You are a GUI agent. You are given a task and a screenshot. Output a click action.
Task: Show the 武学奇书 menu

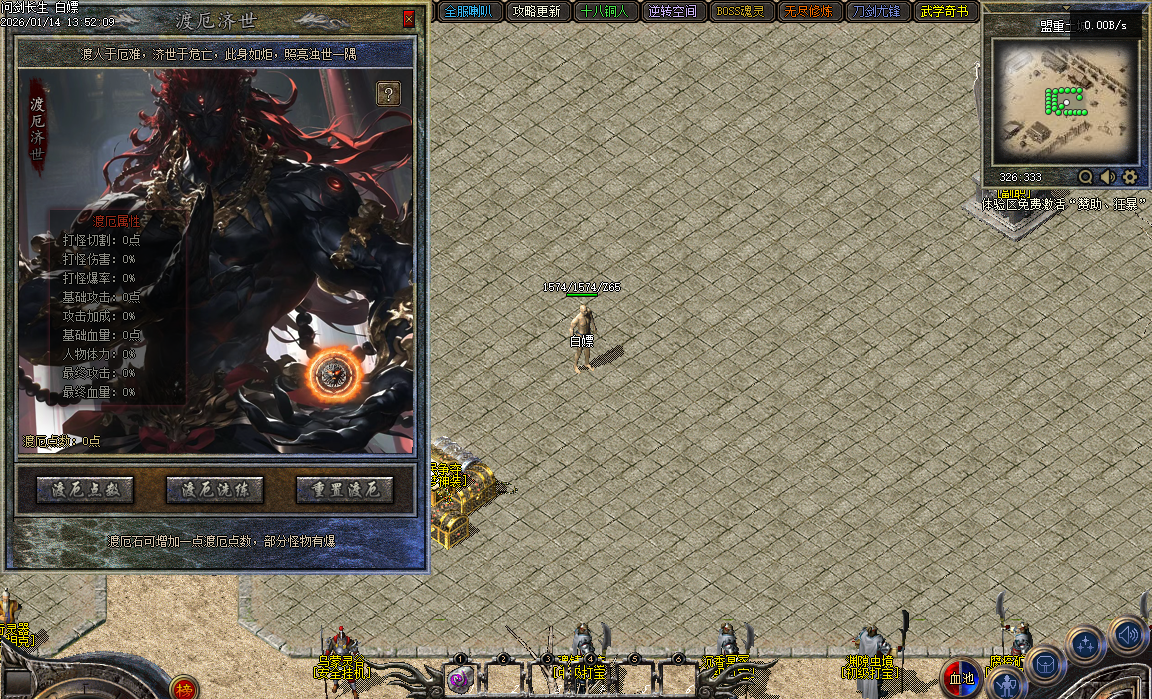(x=944, y=12)
